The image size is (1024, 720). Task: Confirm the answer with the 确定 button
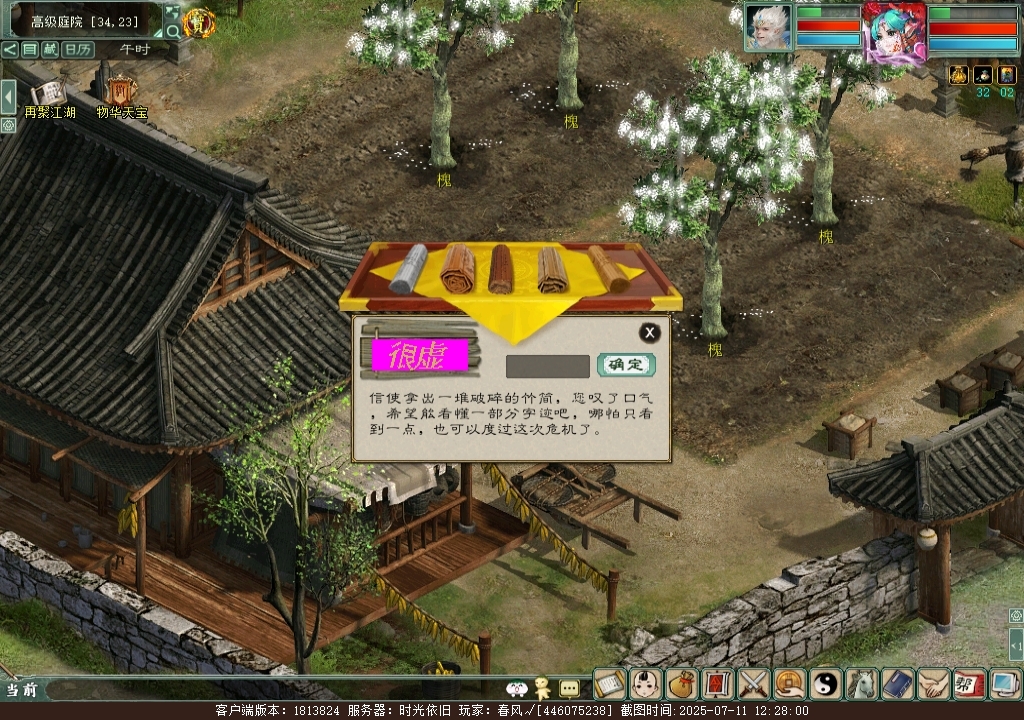click(x=626, y=365)
